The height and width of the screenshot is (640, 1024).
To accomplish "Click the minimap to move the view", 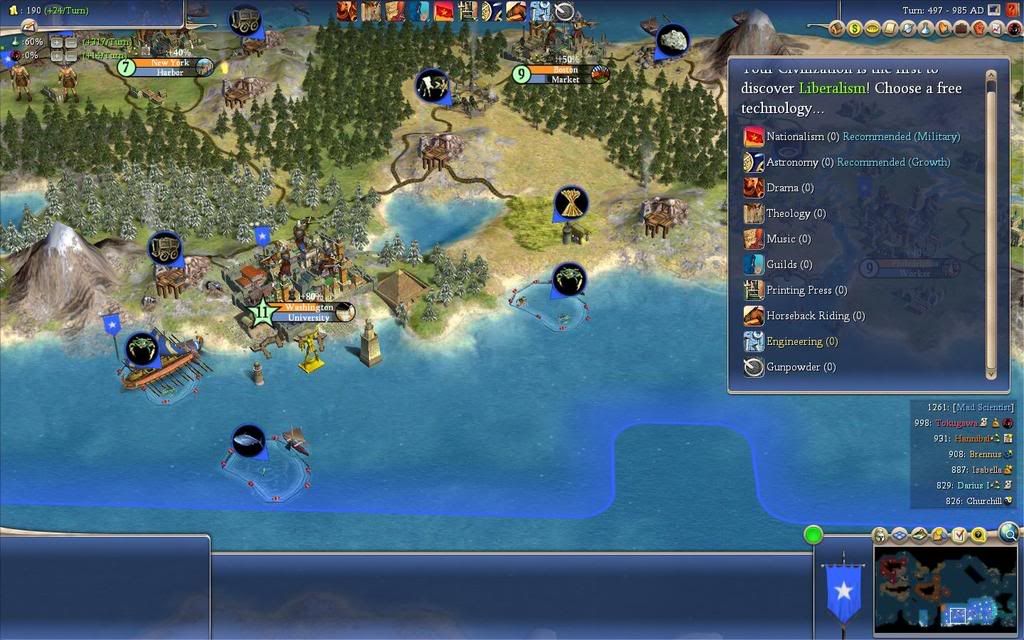I will pyautogui.click(x=945, y=589).
